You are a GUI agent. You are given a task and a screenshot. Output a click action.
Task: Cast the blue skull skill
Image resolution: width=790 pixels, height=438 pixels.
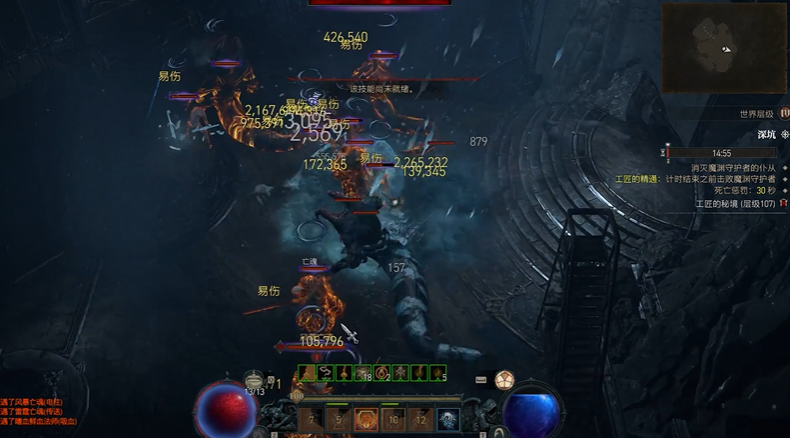coord(447,419)
